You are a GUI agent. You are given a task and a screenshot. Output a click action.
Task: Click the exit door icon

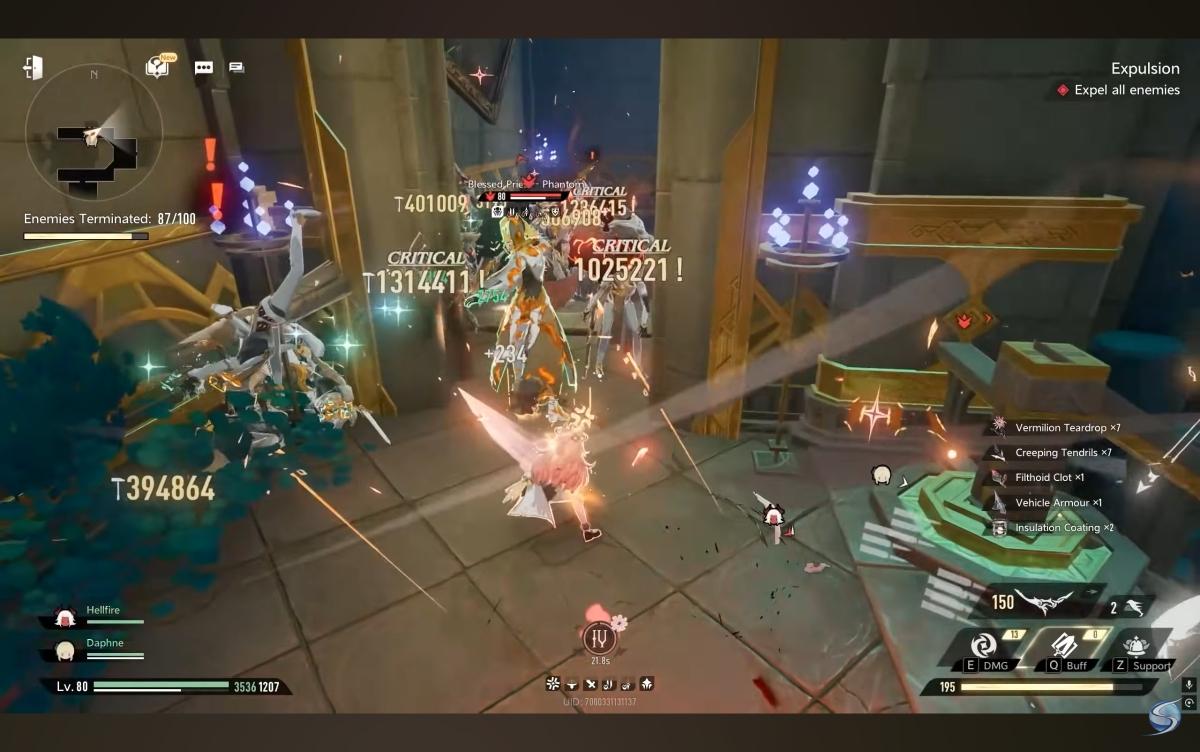[33, 67]
